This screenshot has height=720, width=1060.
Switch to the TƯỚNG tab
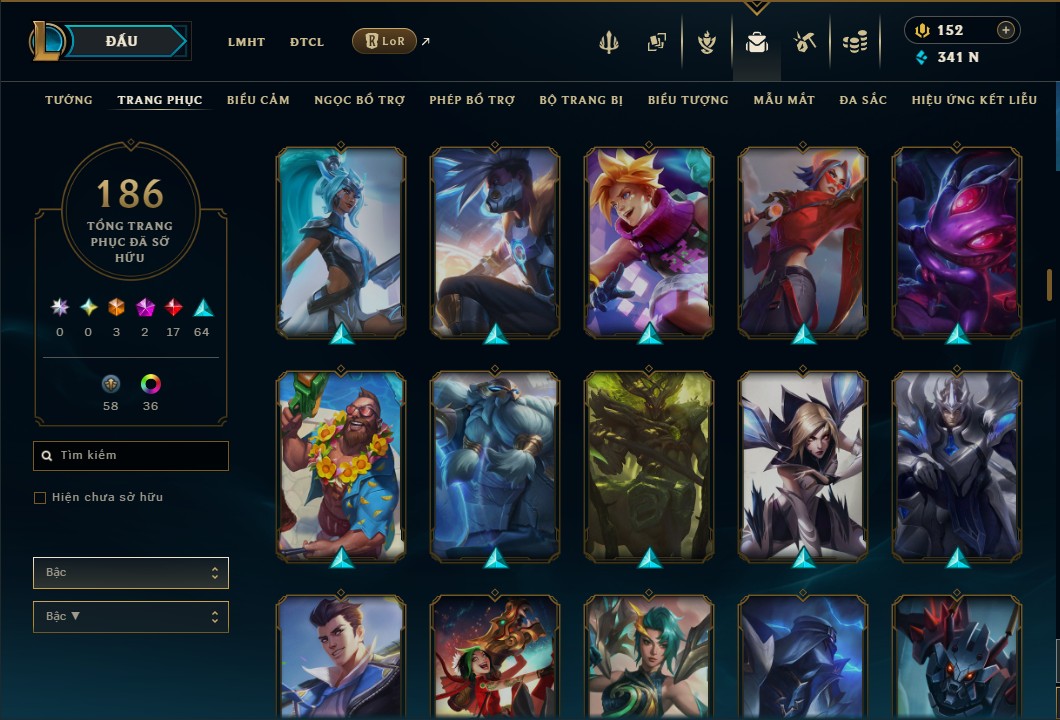[69, 100]
